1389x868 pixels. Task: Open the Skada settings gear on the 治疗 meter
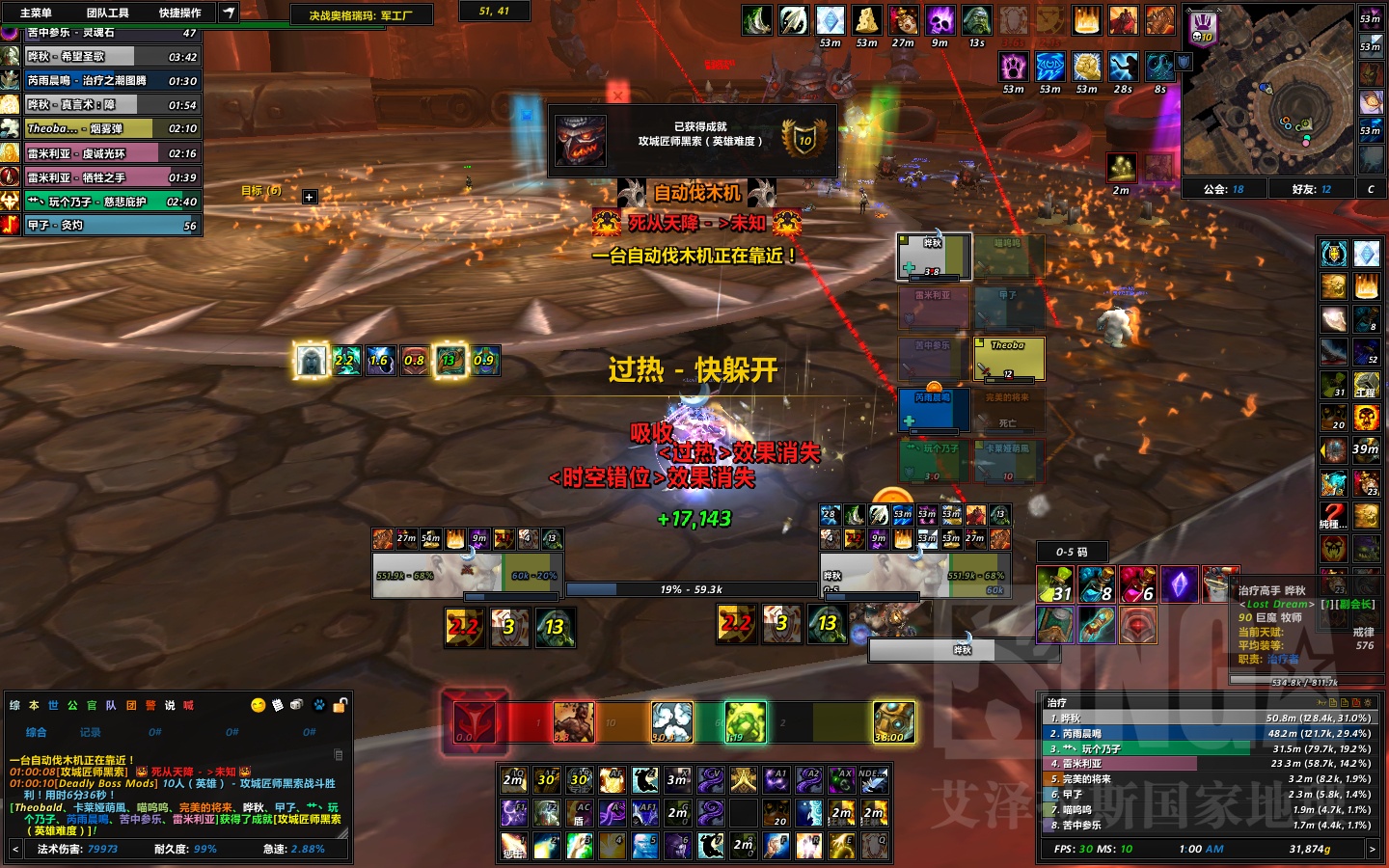point(1369,703)
